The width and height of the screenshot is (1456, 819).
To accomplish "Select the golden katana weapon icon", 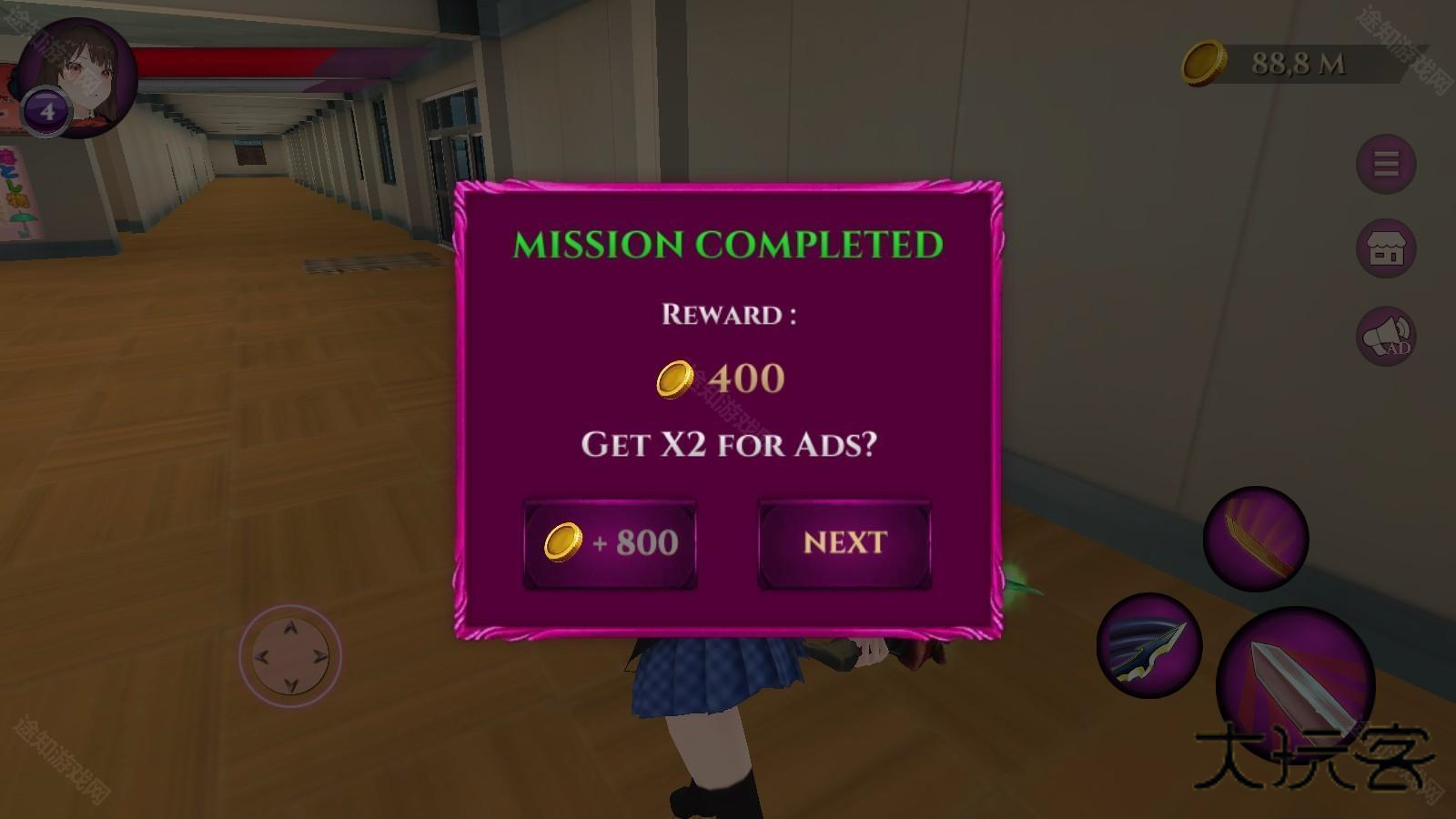I will (1256, 539).
